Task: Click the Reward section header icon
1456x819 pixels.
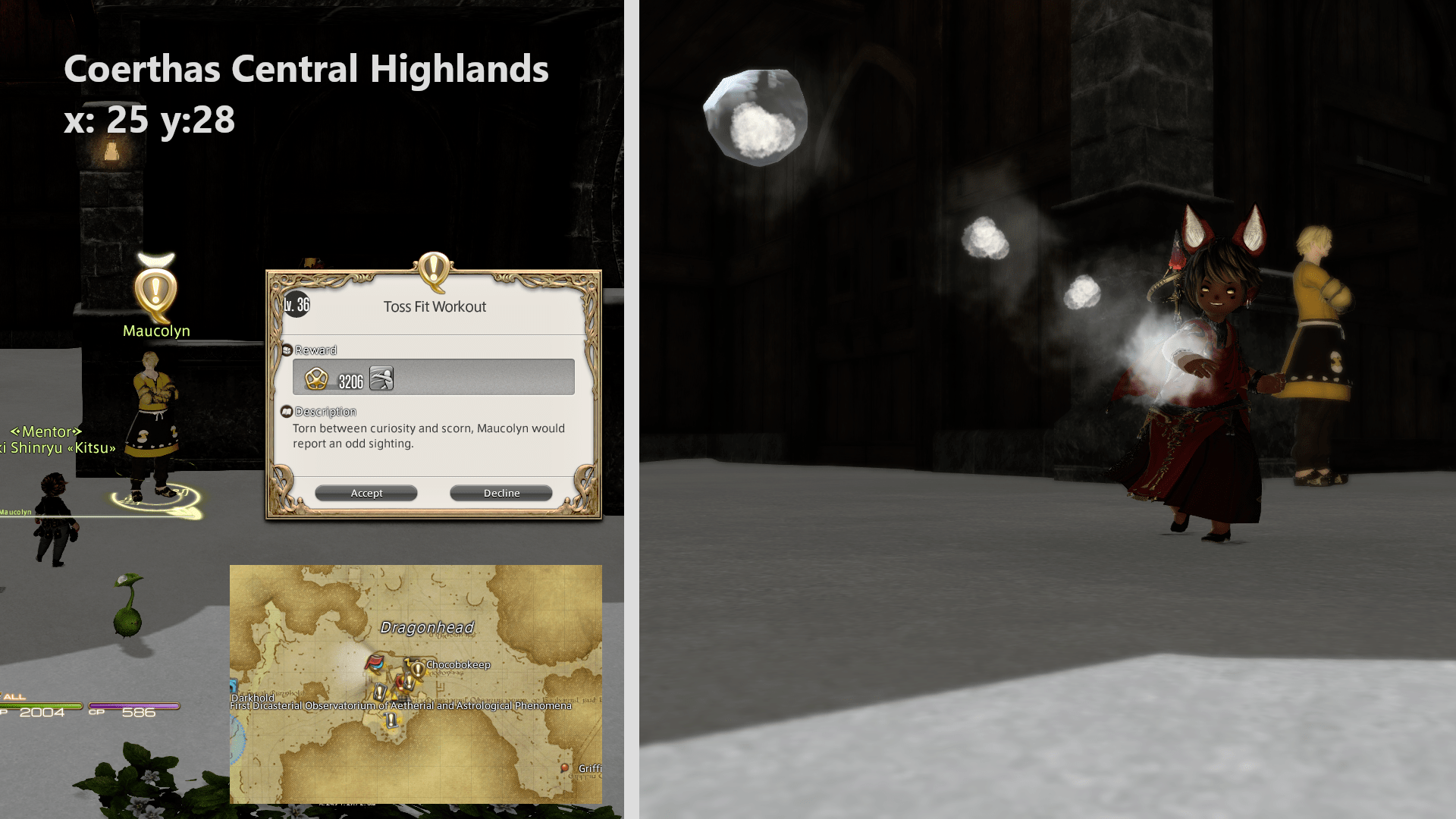Action: [x=287, y=350]
